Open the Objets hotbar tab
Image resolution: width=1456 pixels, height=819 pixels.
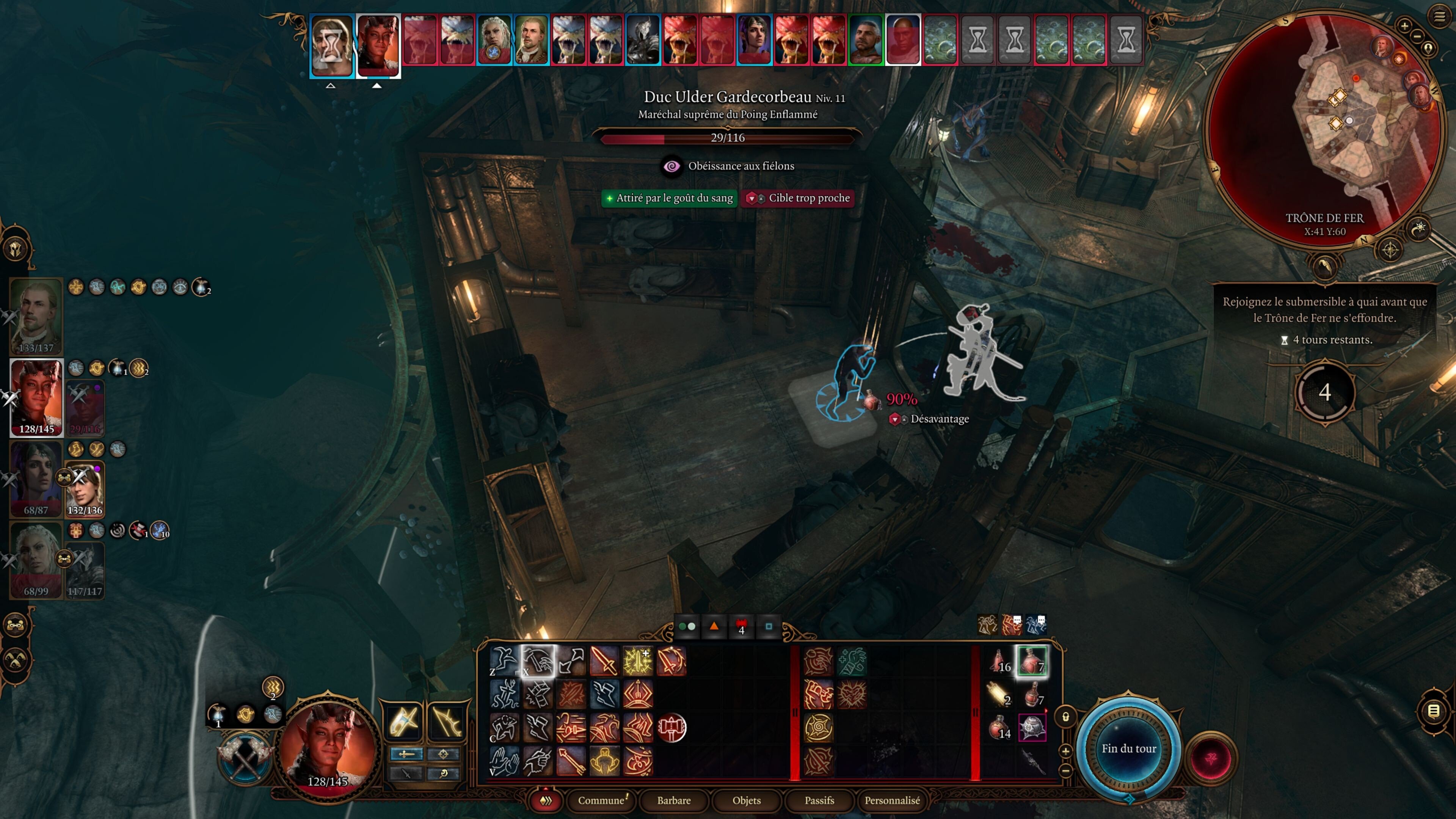[746, 800]
